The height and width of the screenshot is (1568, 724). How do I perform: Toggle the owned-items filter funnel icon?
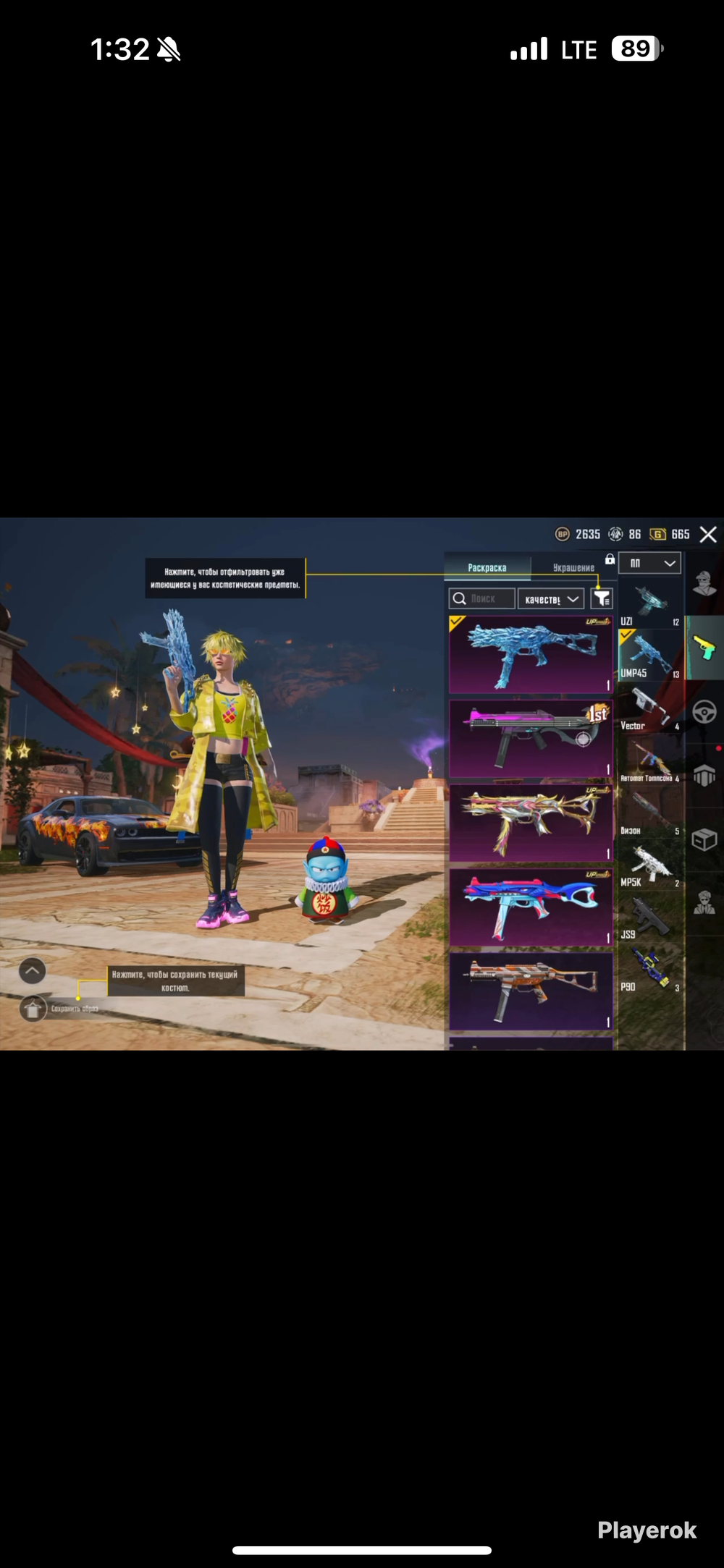pyautogui.click(x=601, y=599)
